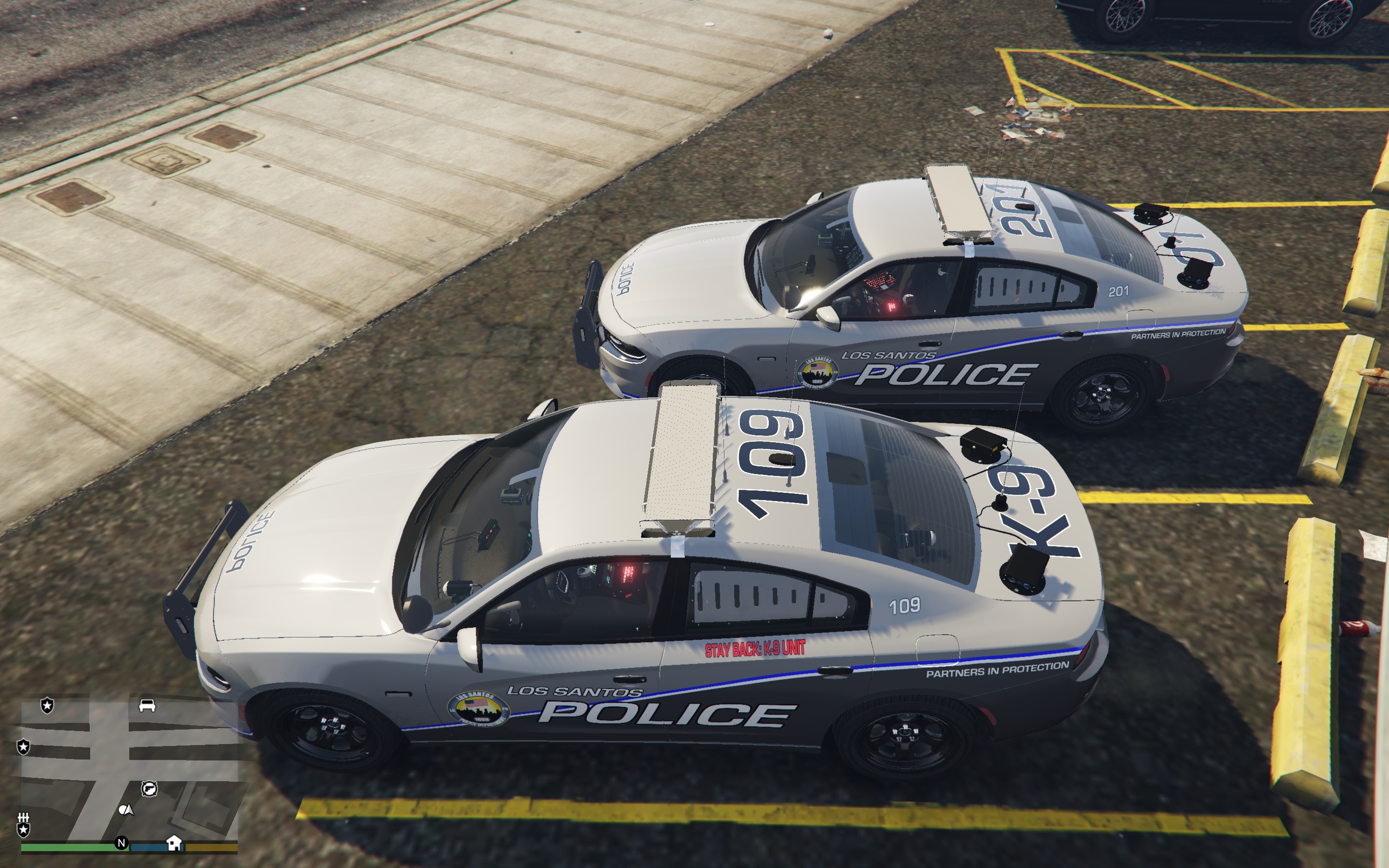Choose the white house marker on the minimap
1389x868 pixels.
coord(174,843)
